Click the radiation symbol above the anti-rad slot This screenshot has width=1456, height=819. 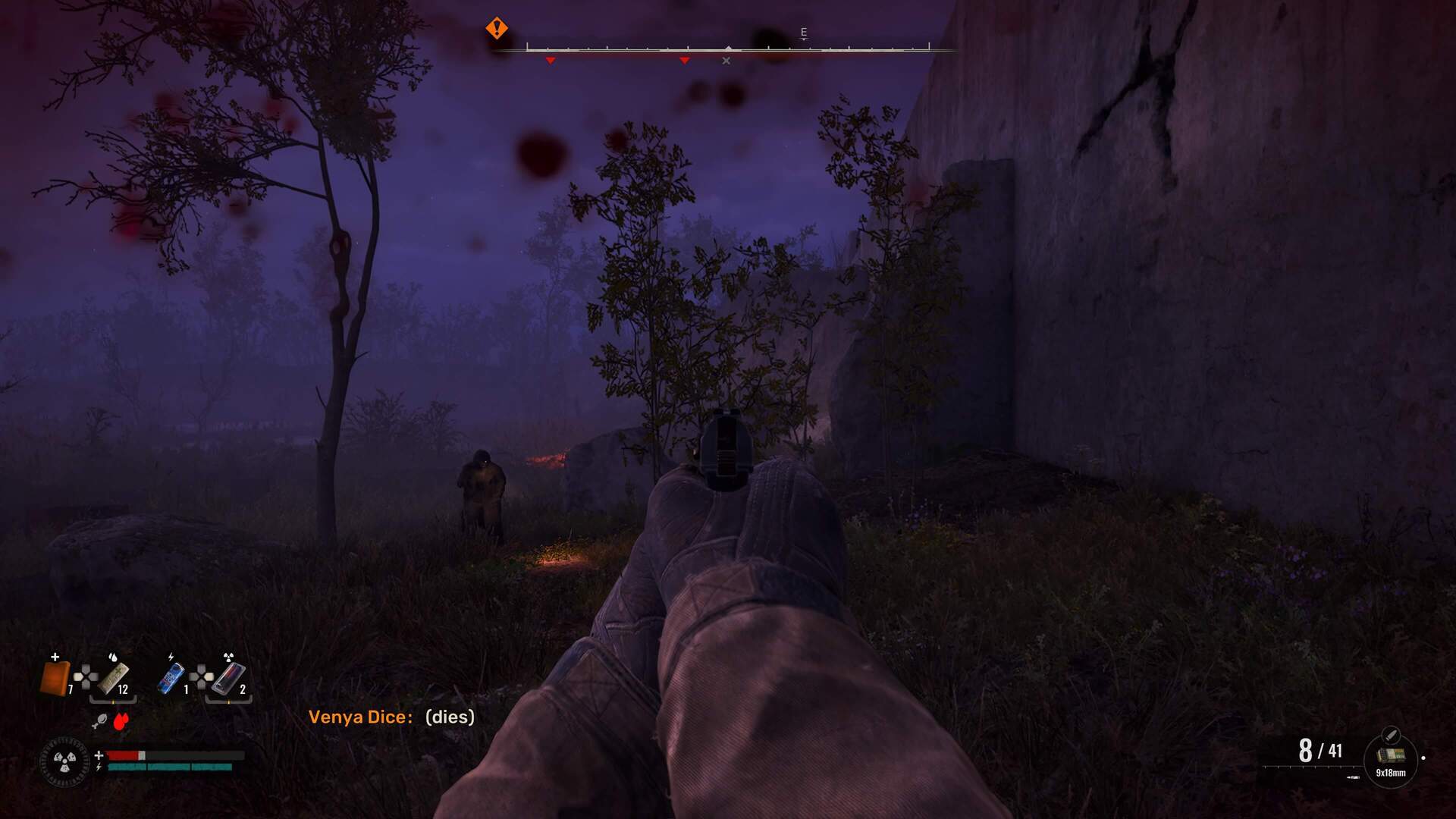pos(228,657)
